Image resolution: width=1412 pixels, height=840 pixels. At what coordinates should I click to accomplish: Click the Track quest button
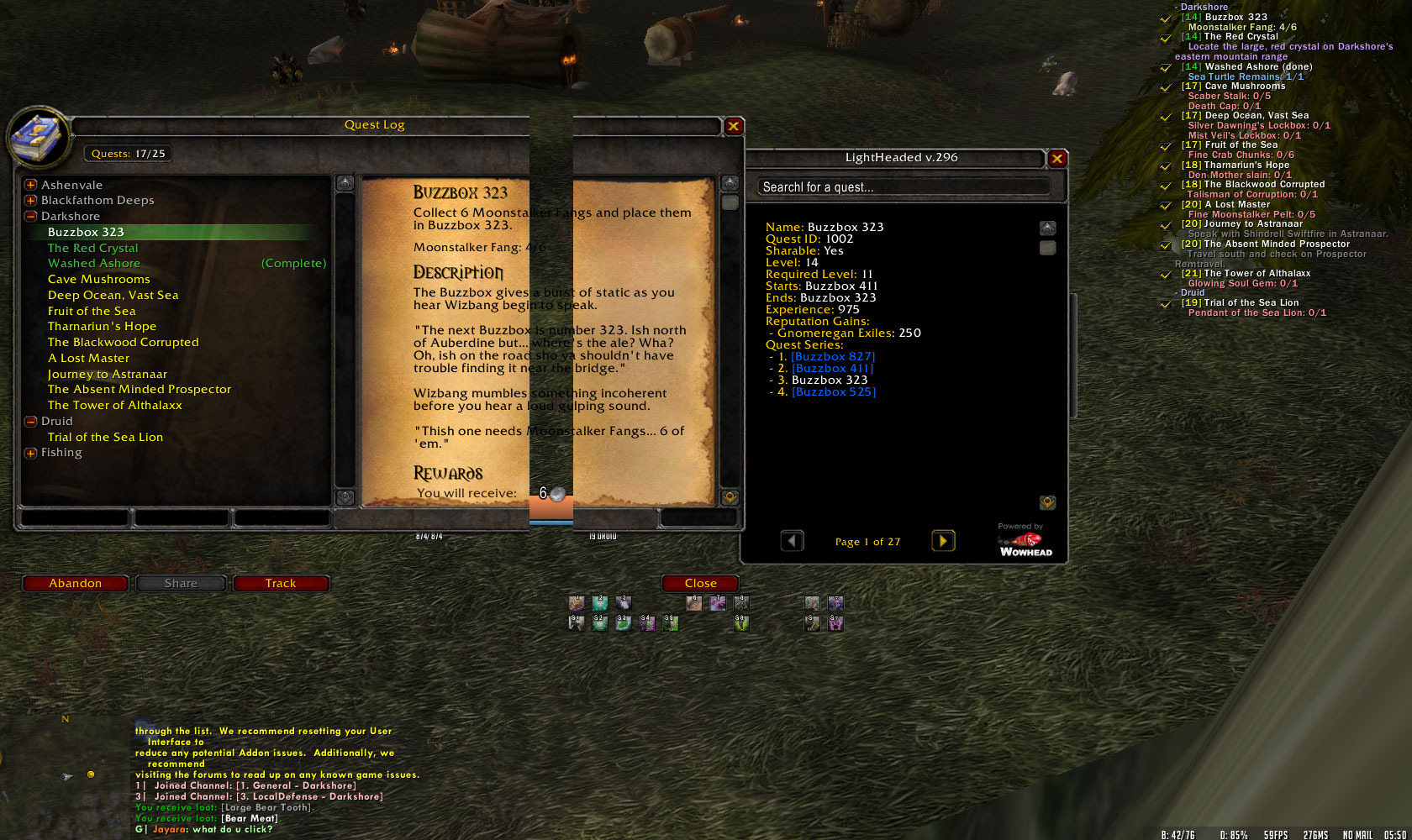click(x=281, y=583)
